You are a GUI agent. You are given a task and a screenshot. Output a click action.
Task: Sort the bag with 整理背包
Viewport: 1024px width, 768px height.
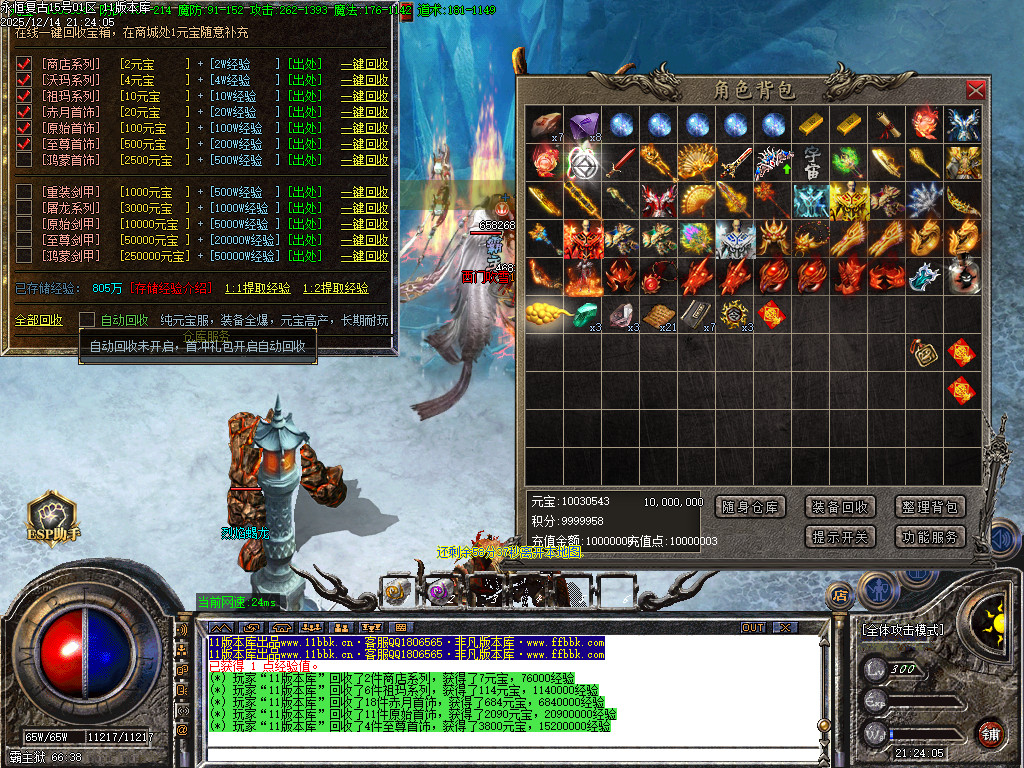(929, 507)
